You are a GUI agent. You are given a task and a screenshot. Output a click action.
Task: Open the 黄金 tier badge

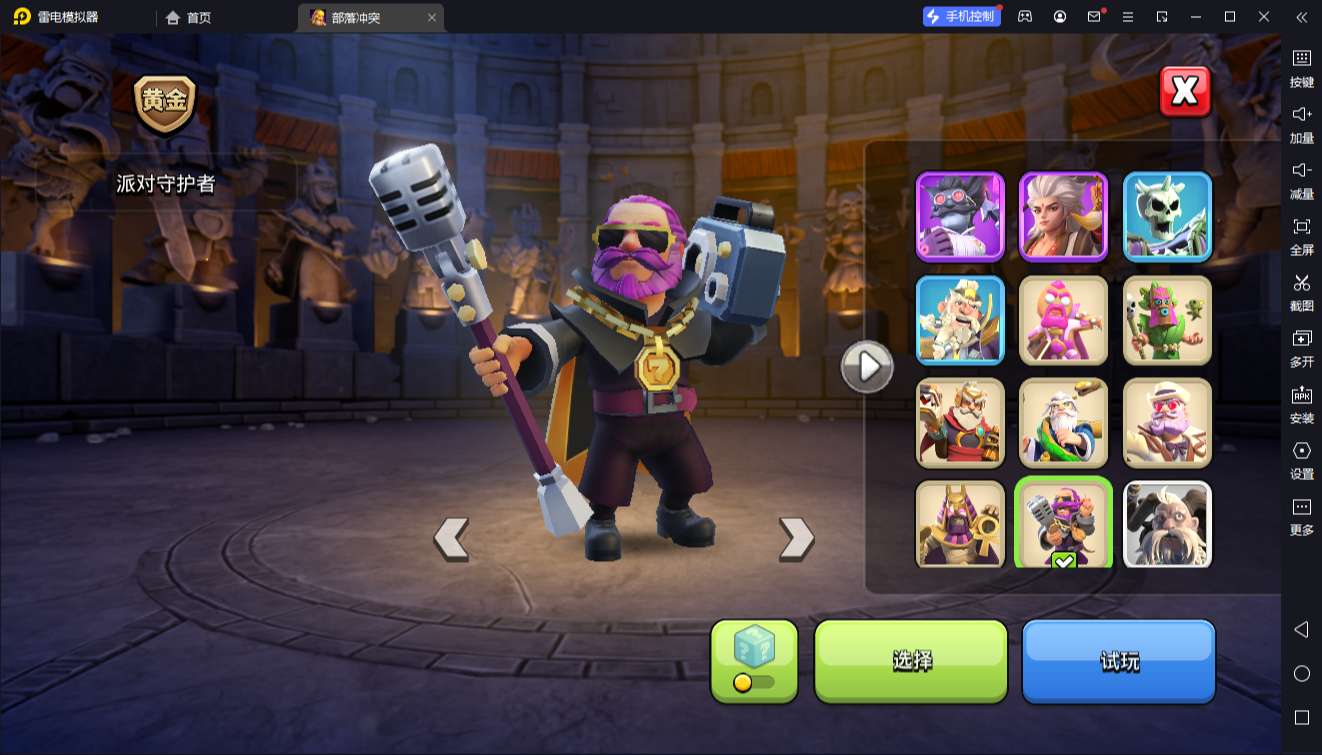coord(165,104)
